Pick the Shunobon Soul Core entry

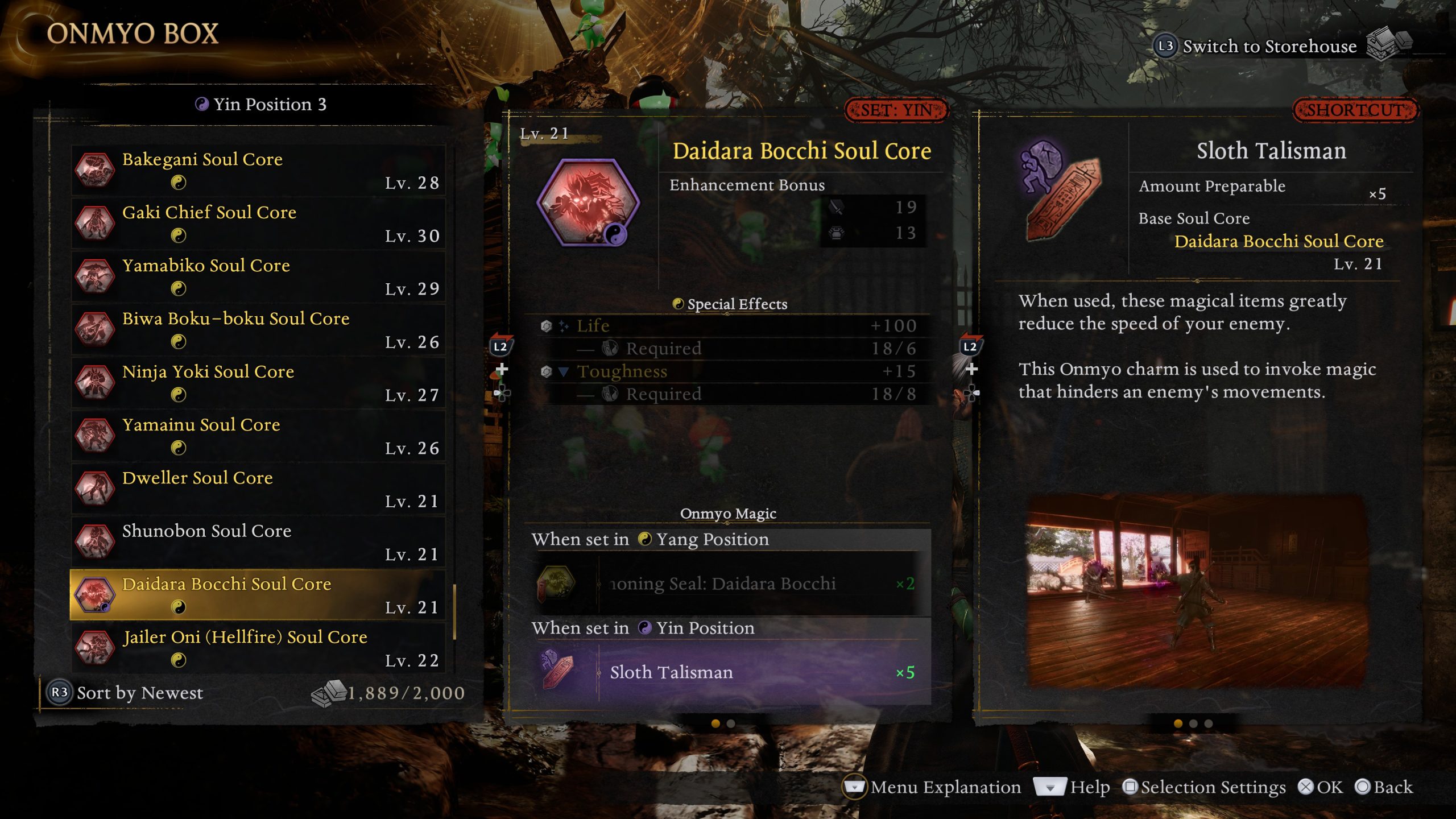click(x=257, y=541)
